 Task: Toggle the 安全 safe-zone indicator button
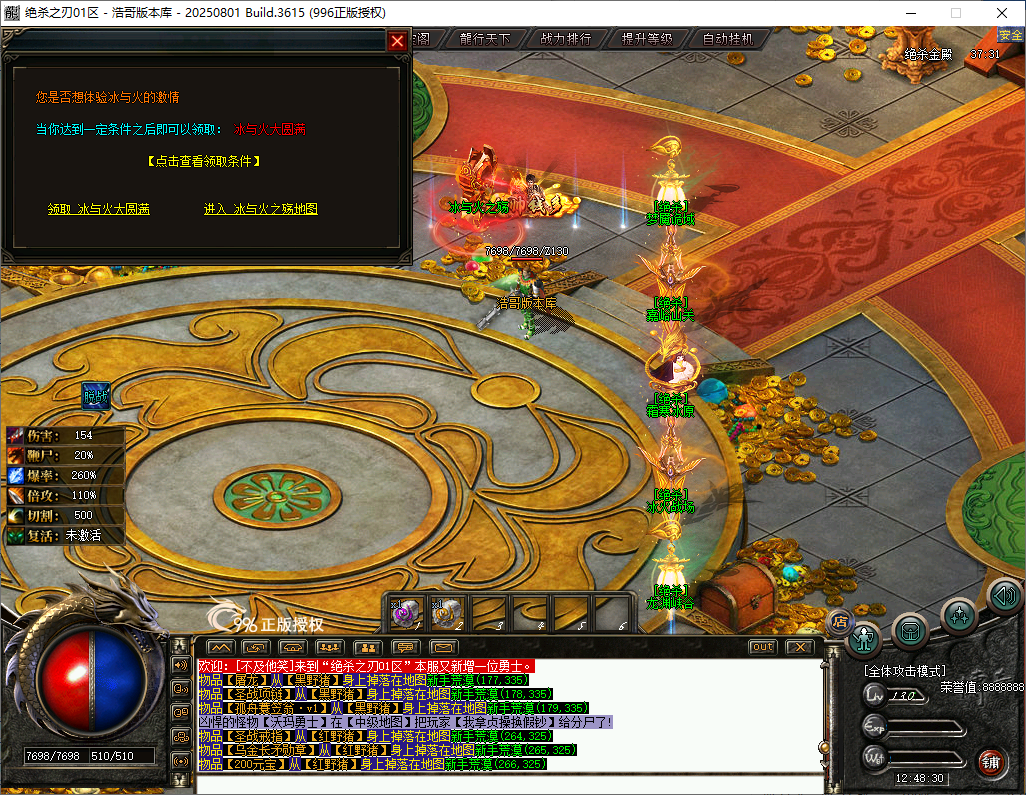point(1011,35)
